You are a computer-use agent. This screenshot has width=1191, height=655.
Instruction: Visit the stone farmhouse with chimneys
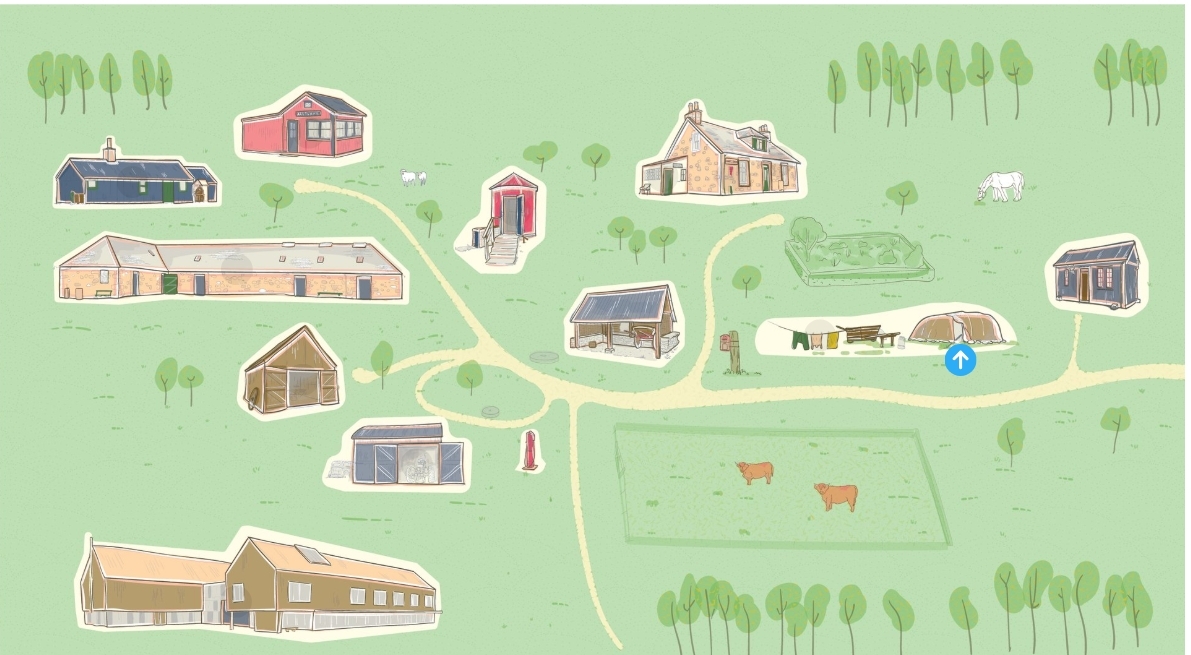720,157
